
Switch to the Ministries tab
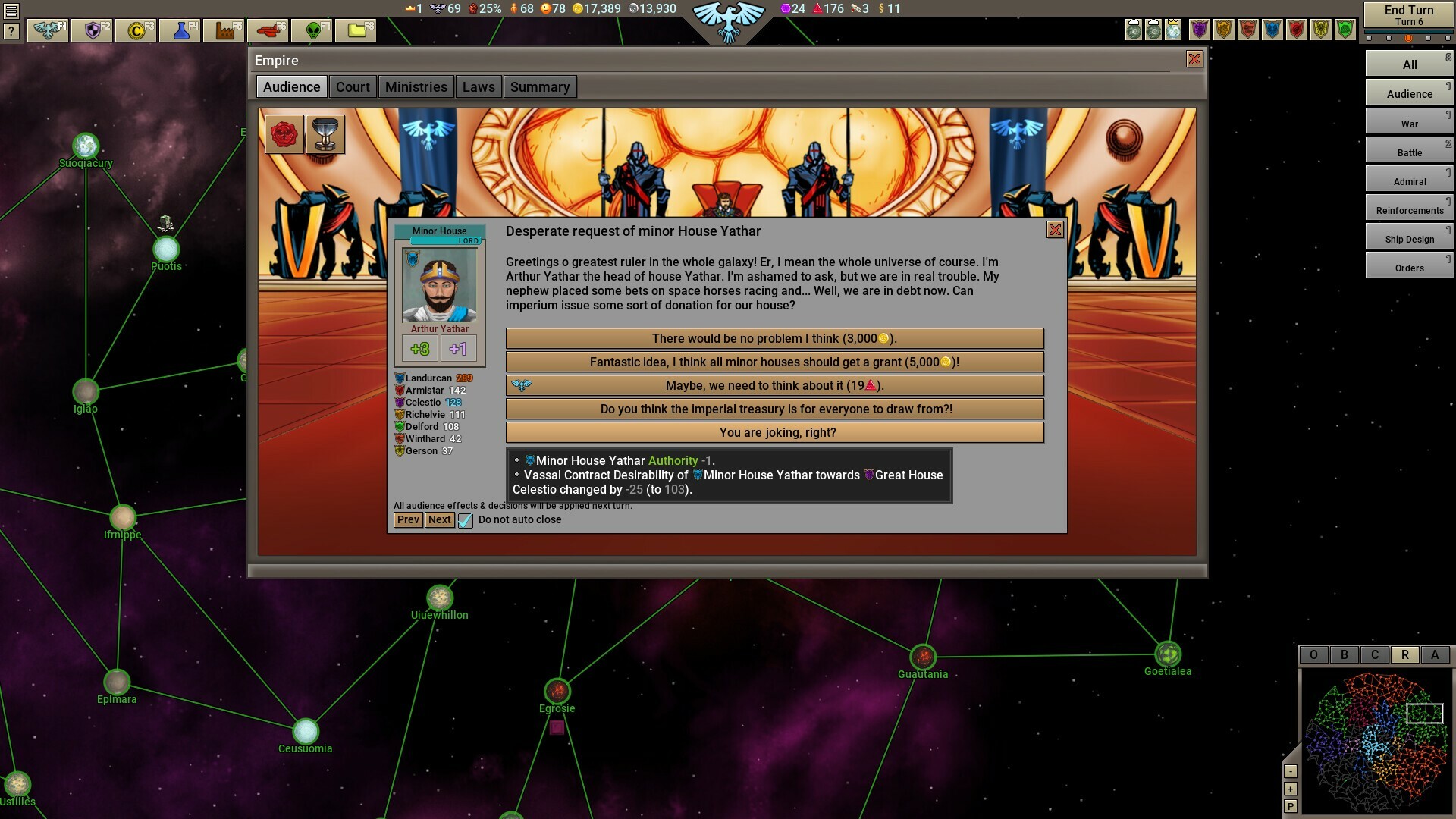[416, 86]
